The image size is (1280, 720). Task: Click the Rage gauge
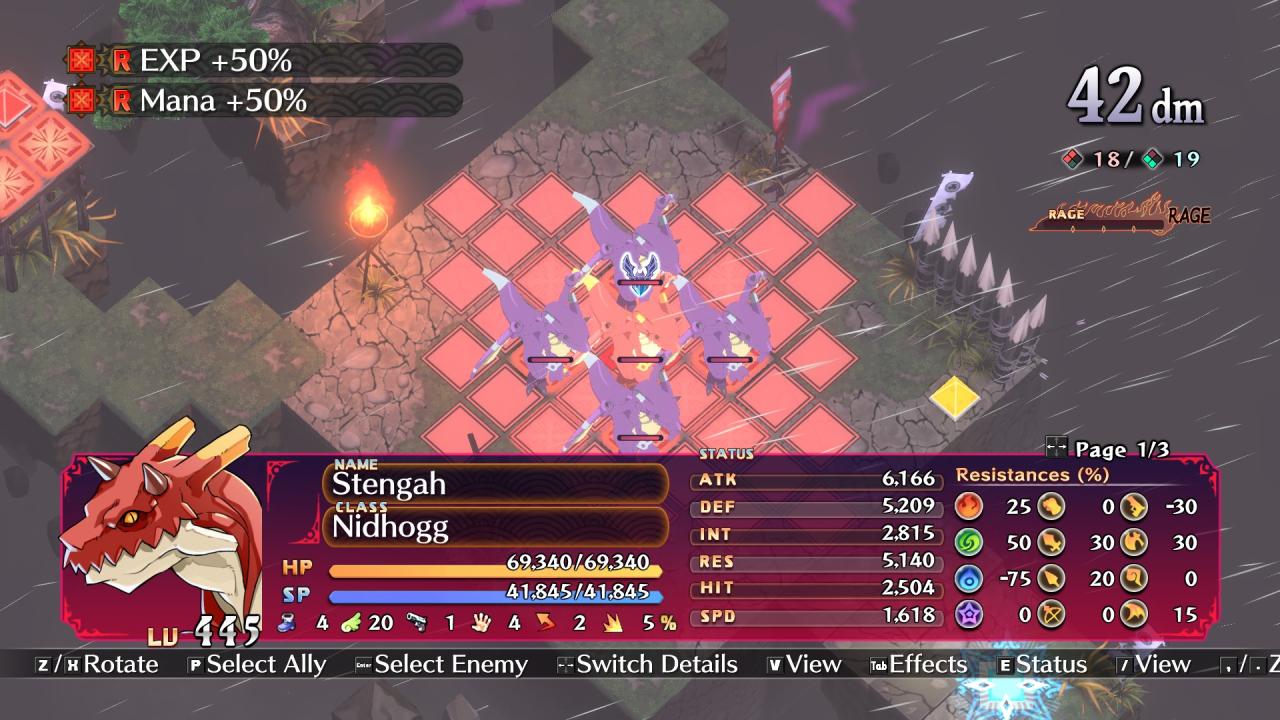click(x=1120, y=215)
